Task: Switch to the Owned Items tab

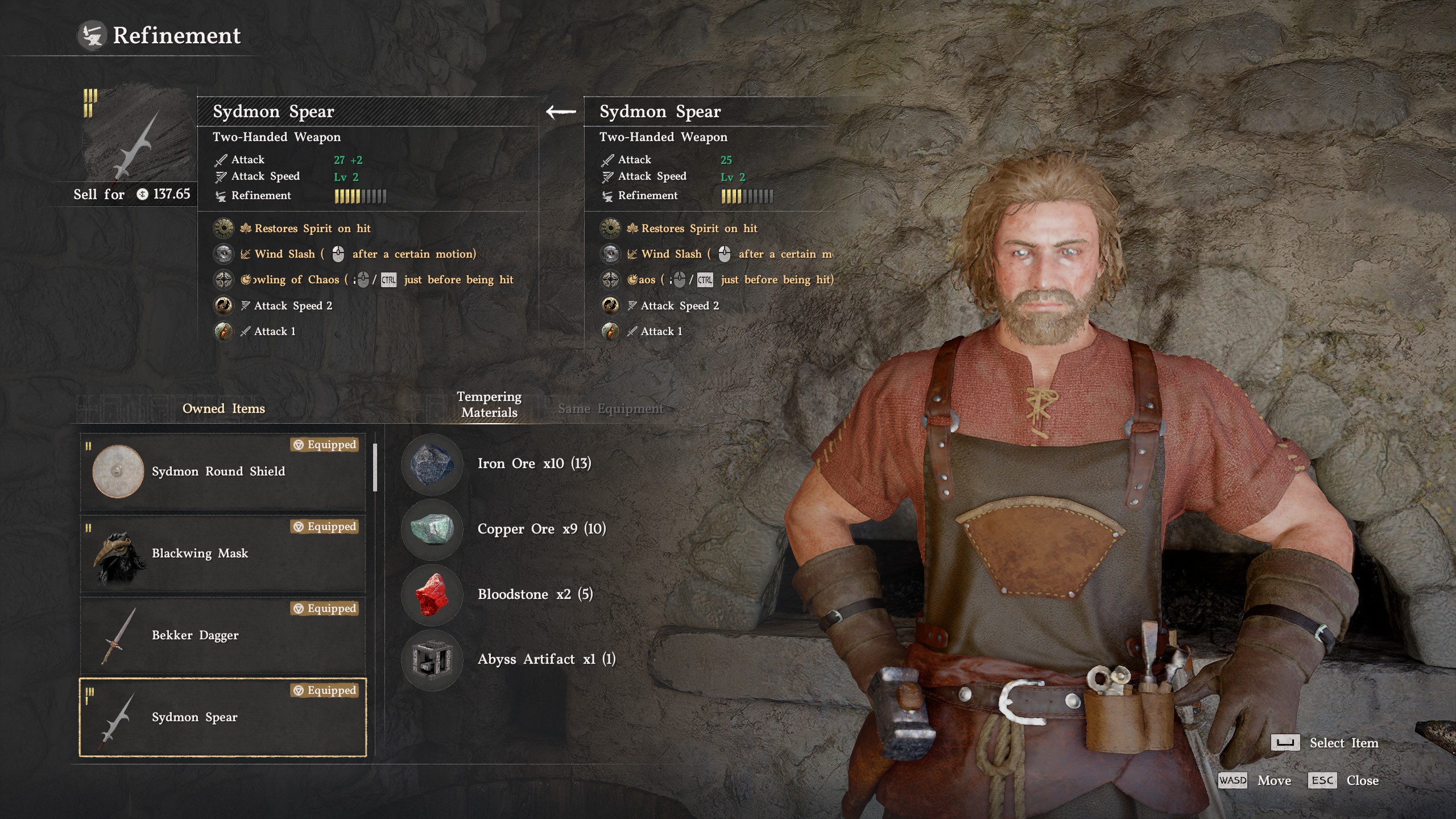Action: pyautogui.click(x=224, y=408)
